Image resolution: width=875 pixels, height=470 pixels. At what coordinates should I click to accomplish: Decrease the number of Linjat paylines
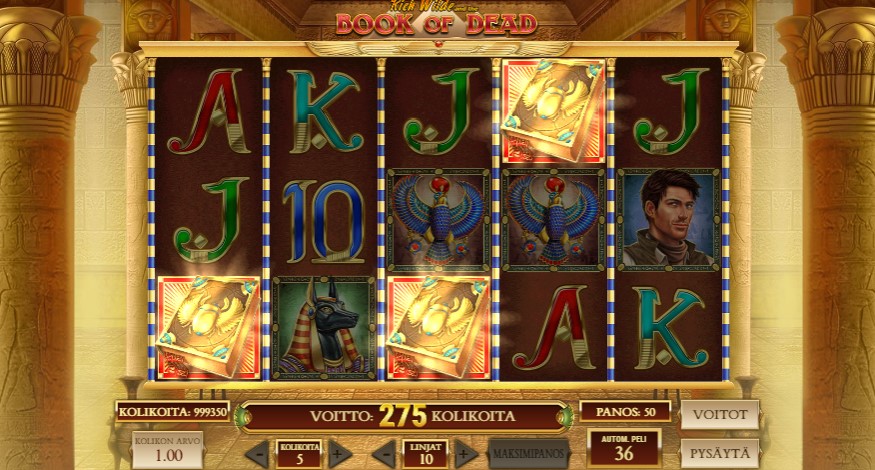click(383, 454)
